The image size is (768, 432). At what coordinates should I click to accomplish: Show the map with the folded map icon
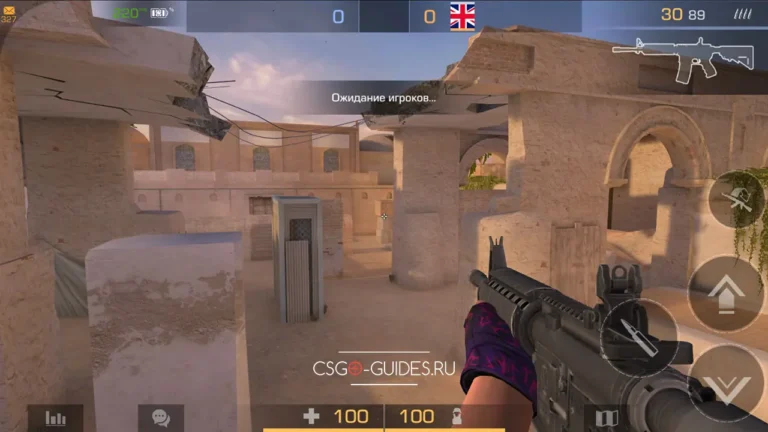(607, 418)
